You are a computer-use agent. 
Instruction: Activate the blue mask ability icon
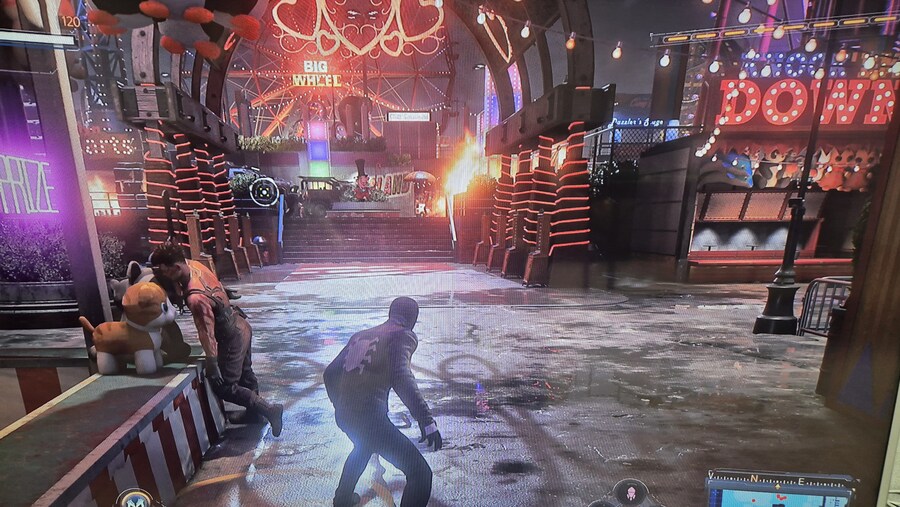pyautogui.click(x=134, y=498)
